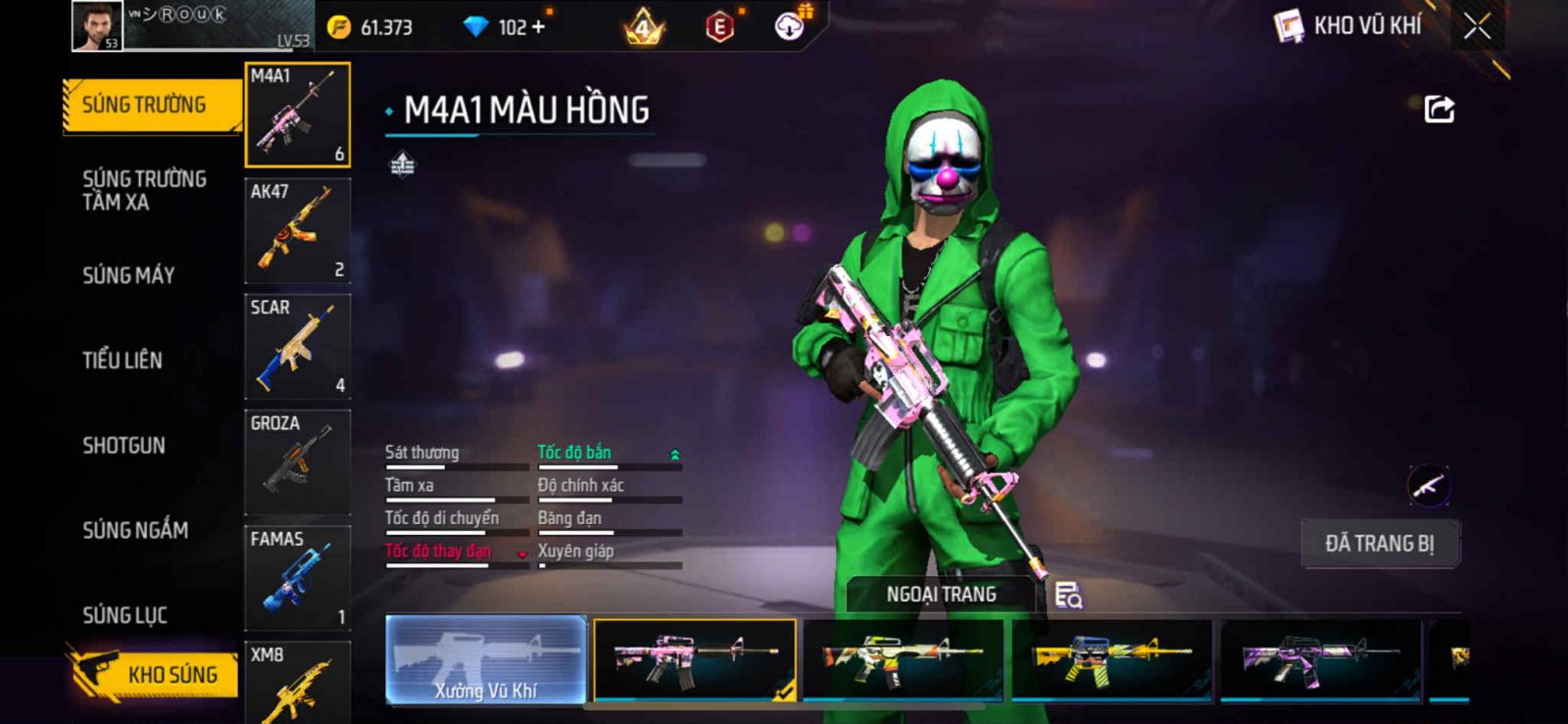This screenshot has height=724, width=1568.
Task: Select the pink M4A1 skin thumbnail
Action: [694, 659]
